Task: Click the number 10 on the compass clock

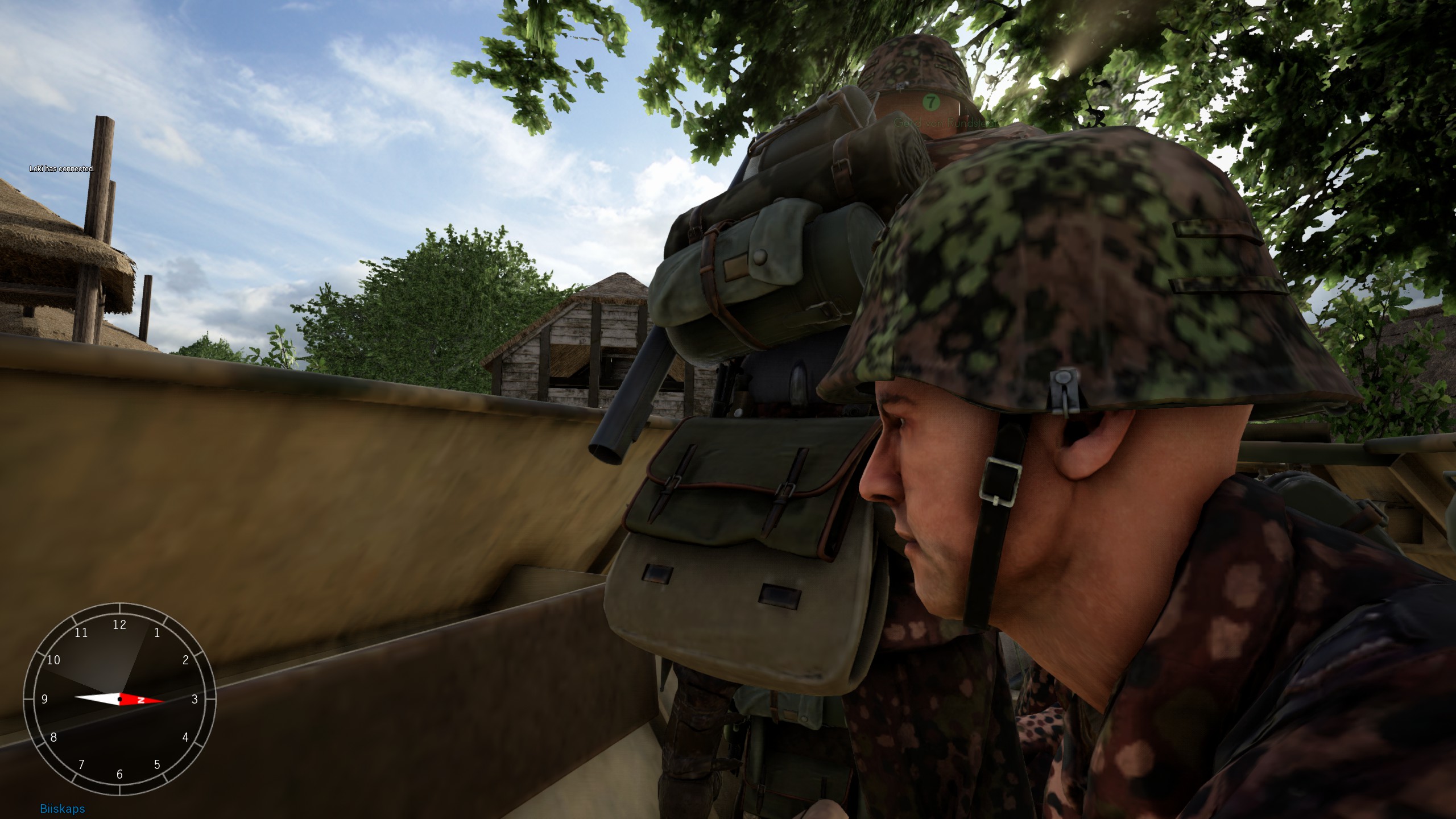Action: pyautogui.click(x=54, y=660)
